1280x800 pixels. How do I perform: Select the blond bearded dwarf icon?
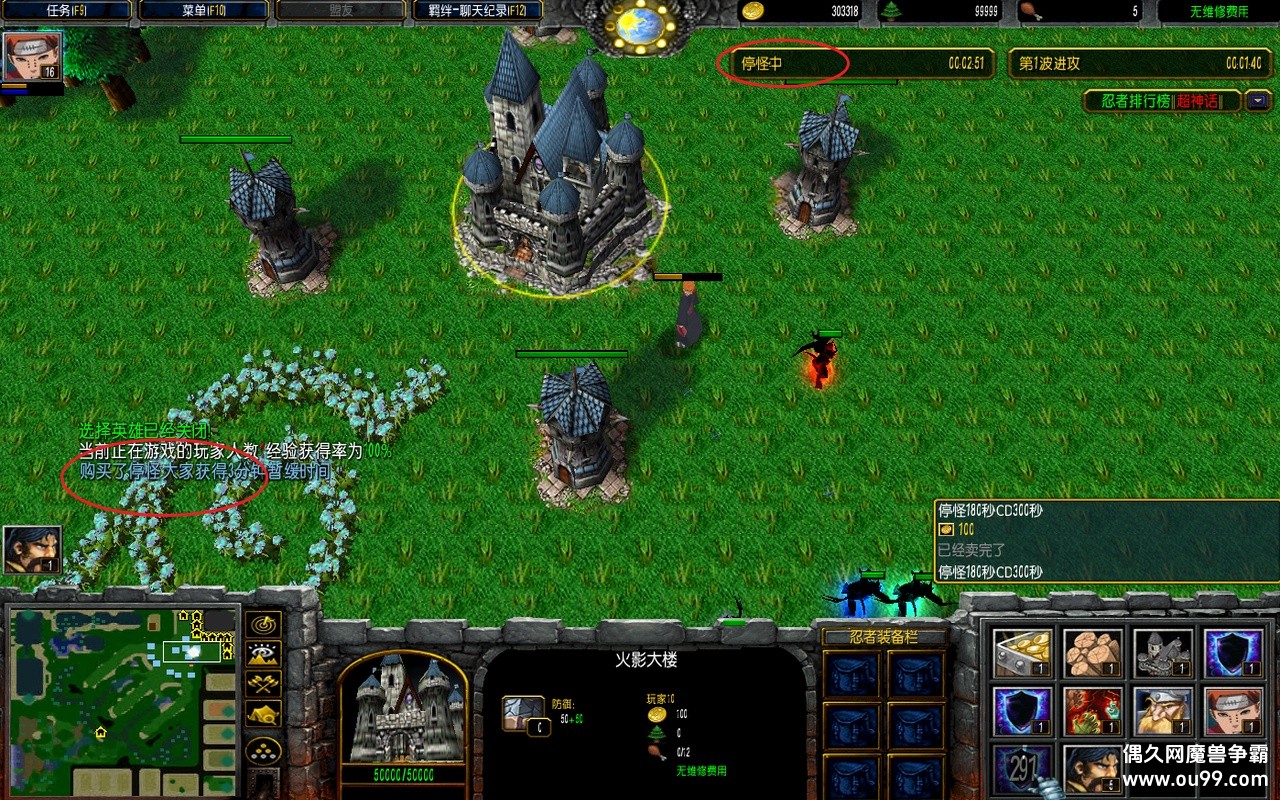pyautogui.click(x=1162, y=711)
